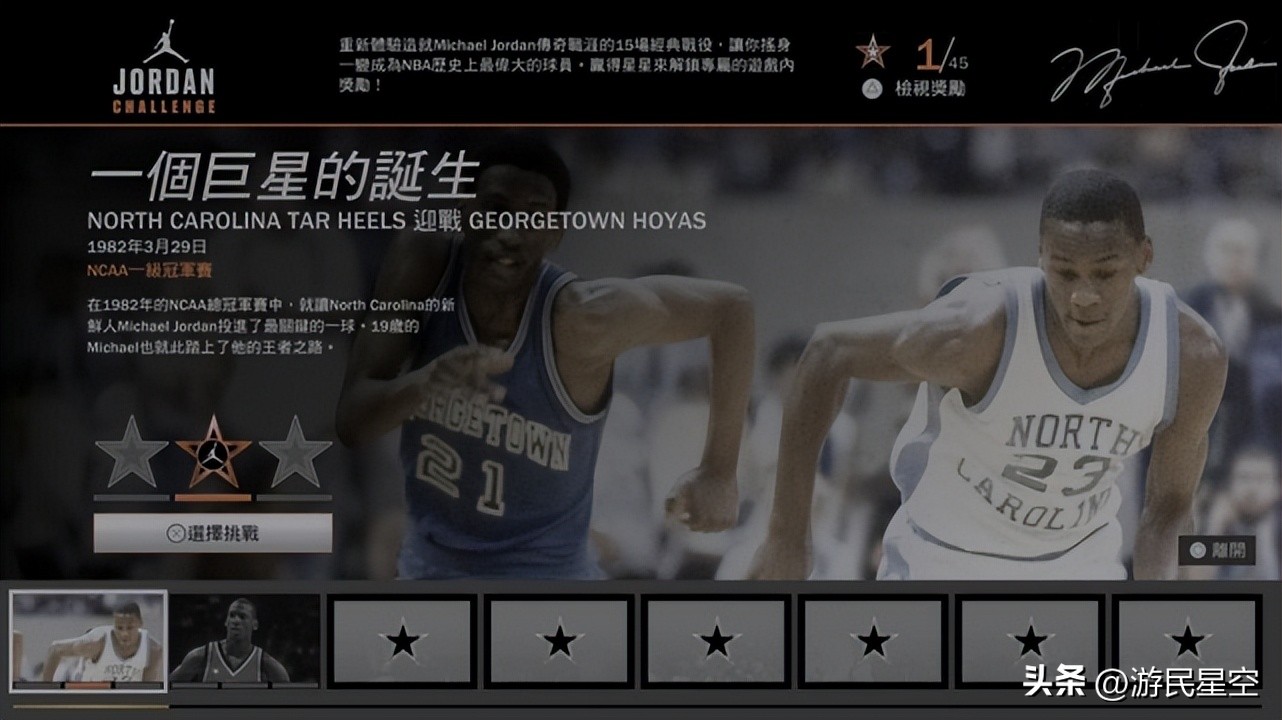Select the fifth locked challenge tile's star
This screenshot has width=1282, height=720.
(x=716, y=641)
